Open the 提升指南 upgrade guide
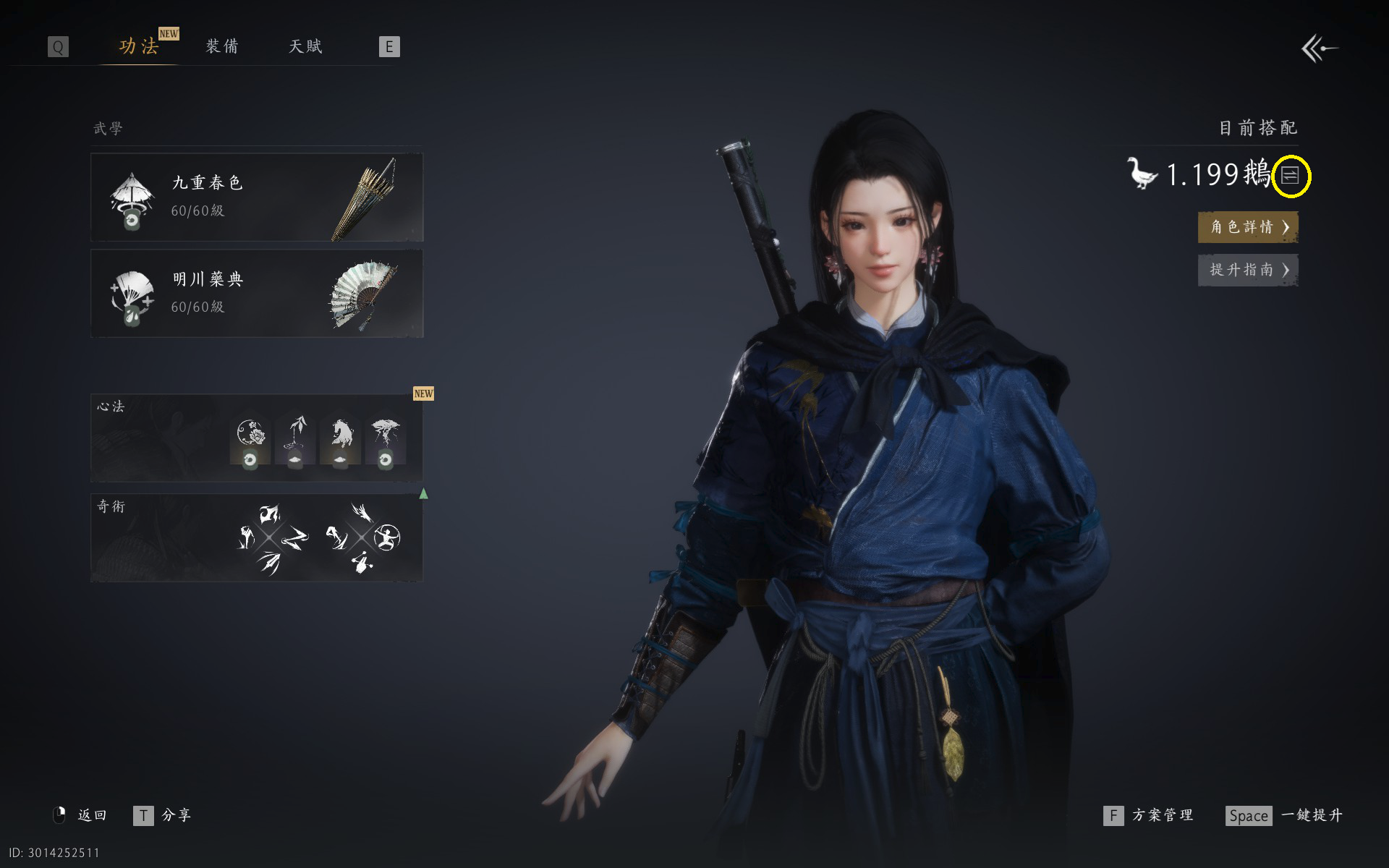Viewport: 1389px width, 868px height. (x=1248, y=270)
